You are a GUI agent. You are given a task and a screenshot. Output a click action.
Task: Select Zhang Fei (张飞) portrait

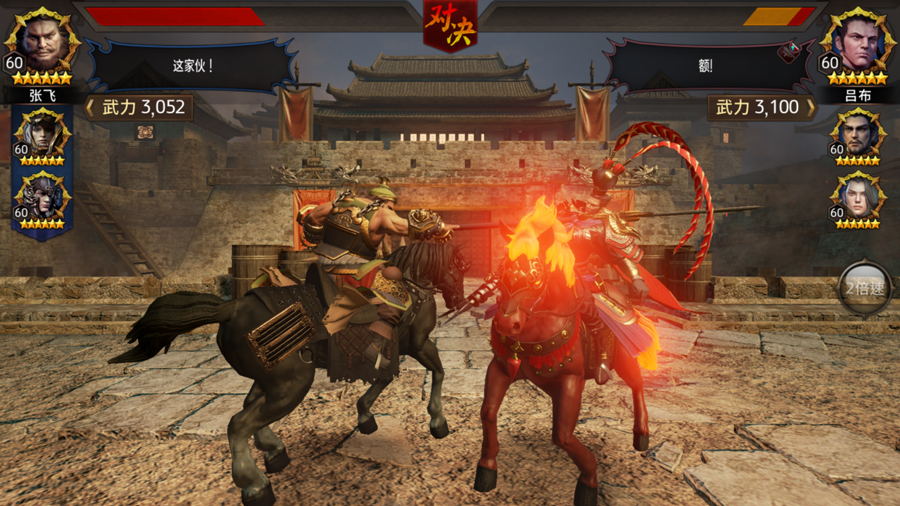[x=42, y=44]
